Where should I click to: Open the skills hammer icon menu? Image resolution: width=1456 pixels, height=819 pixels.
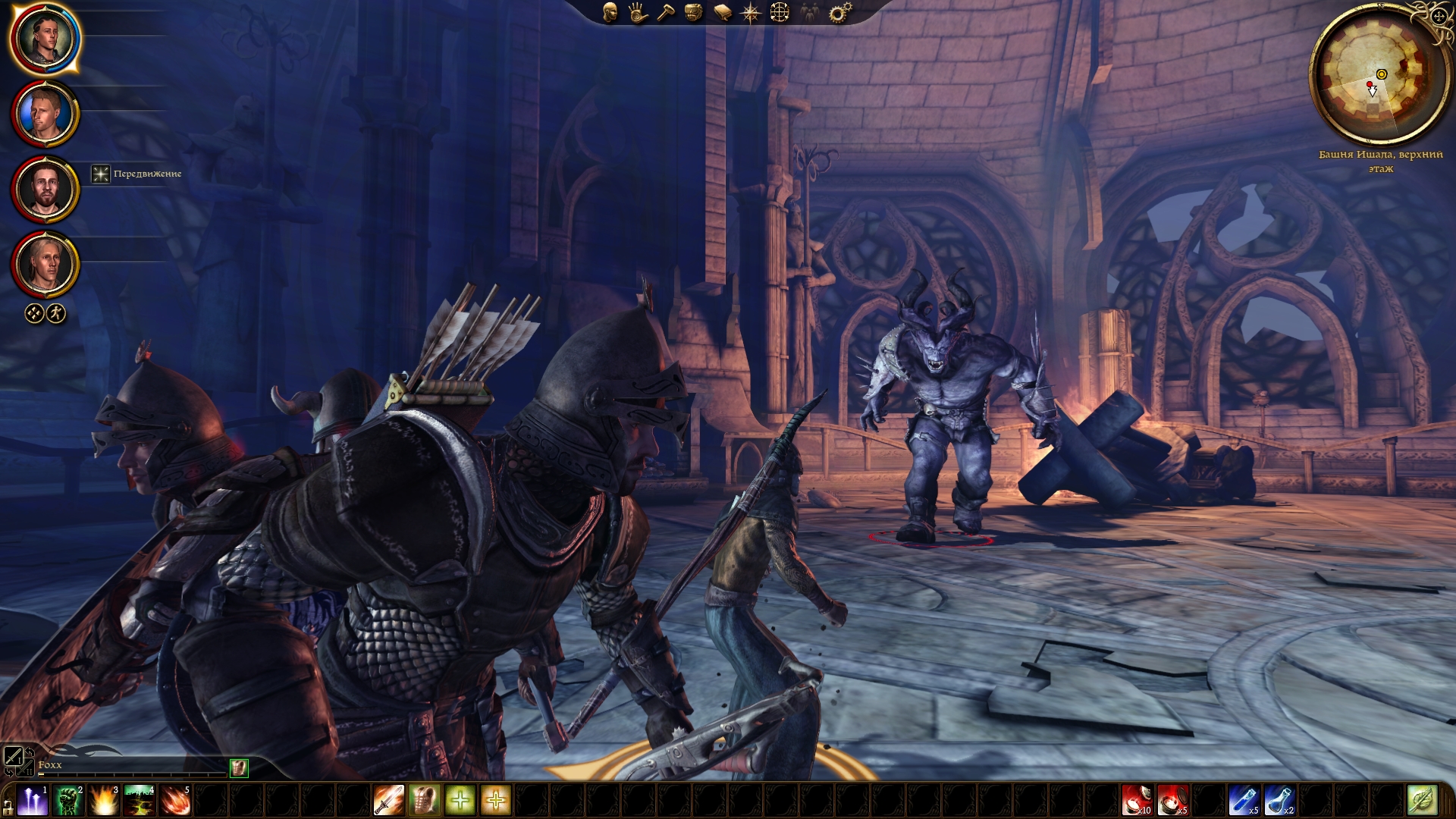click(666, 12)
